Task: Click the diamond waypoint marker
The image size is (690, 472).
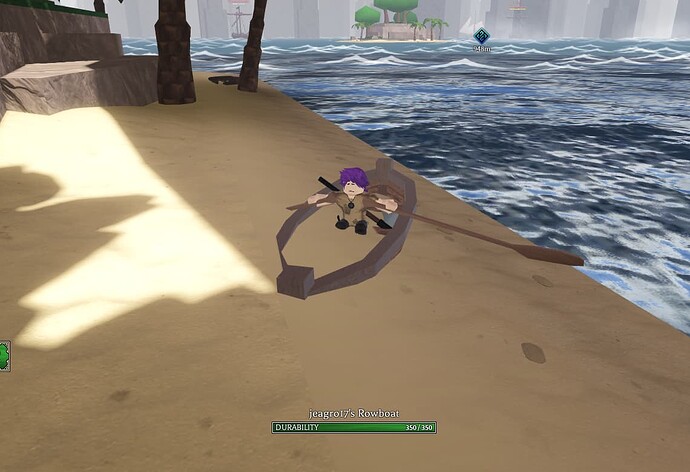Action: coord(481,36)
